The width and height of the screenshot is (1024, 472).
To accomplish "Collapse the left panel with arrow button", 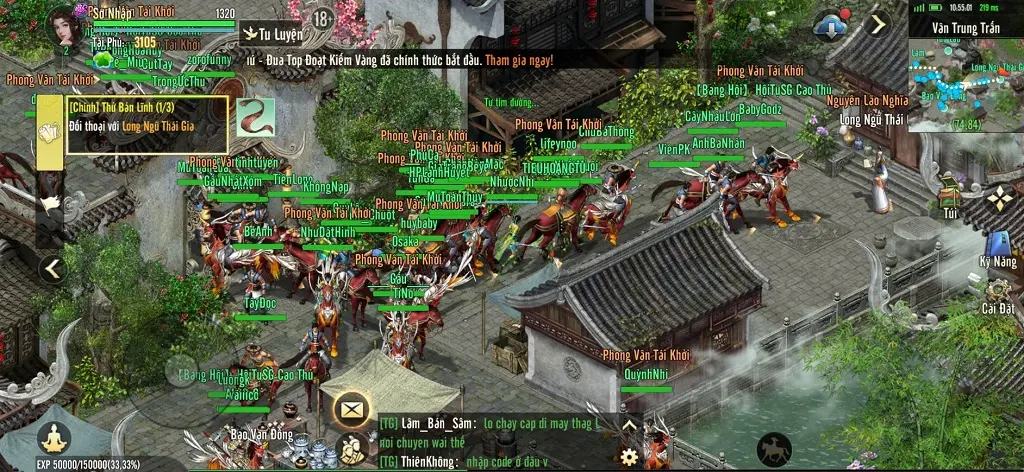I will pos(53,268).
